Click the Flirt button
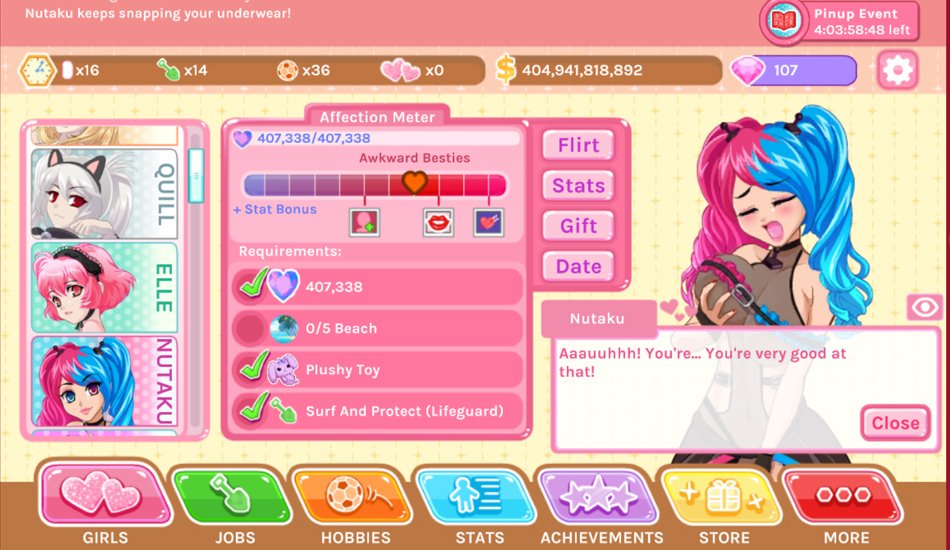This screenshot has width=950, height=550. pos(578,145)
